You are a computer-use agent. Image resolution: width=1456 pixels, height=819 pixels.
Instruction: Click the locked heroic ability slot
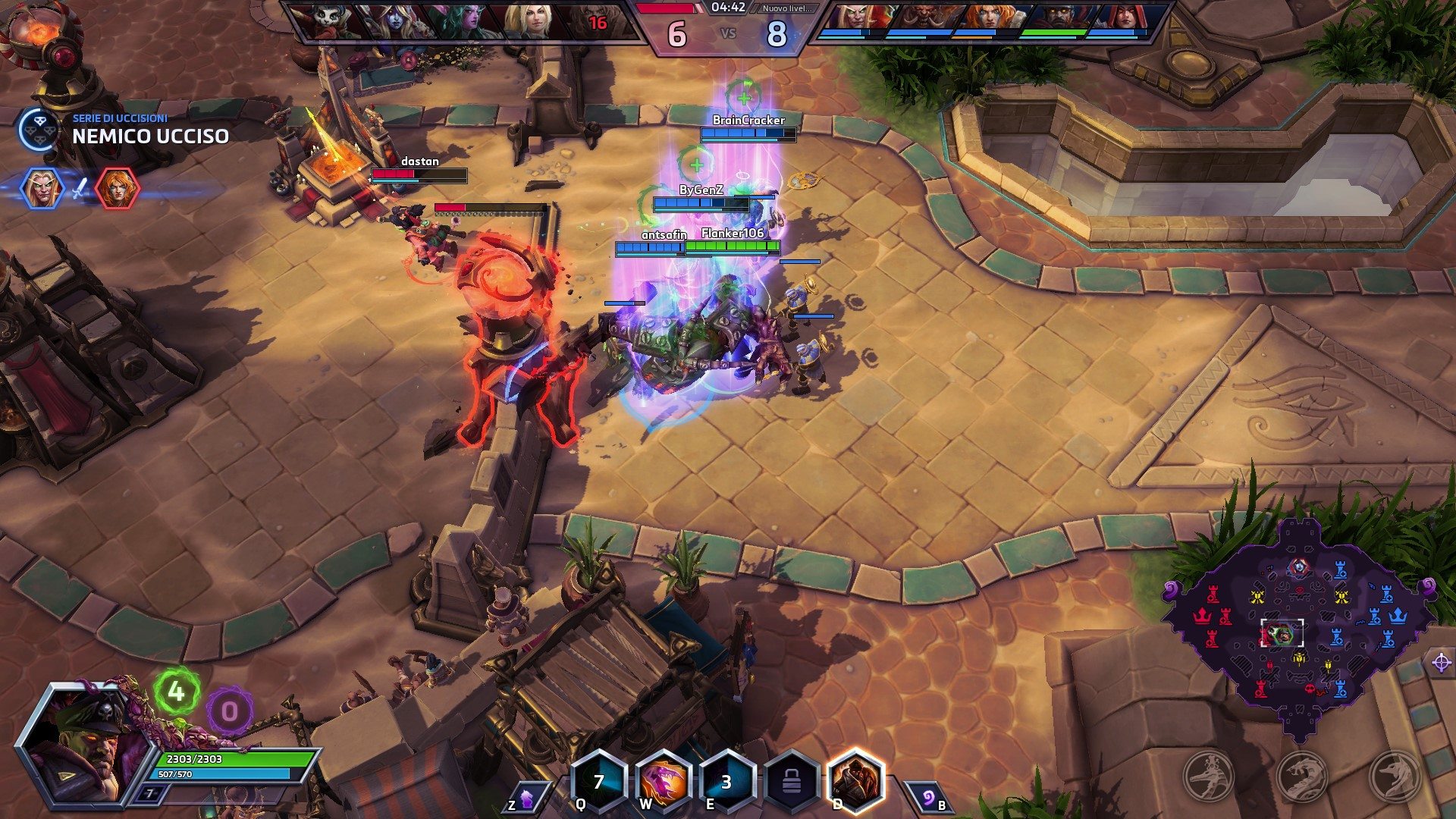tap(791, 781)
